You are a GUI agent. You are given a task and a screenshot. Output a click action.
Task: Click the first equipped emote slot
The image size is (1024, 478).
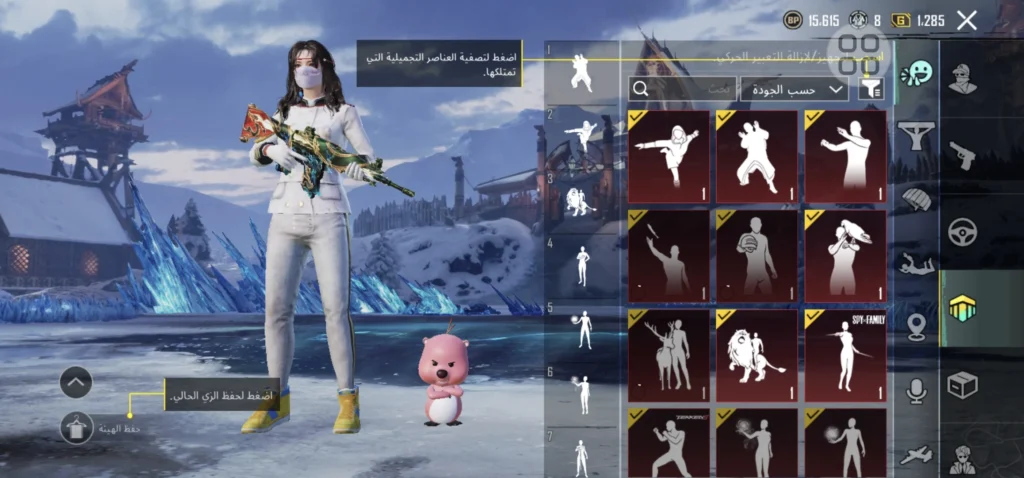pyautogui.click(x=581, y=72)
